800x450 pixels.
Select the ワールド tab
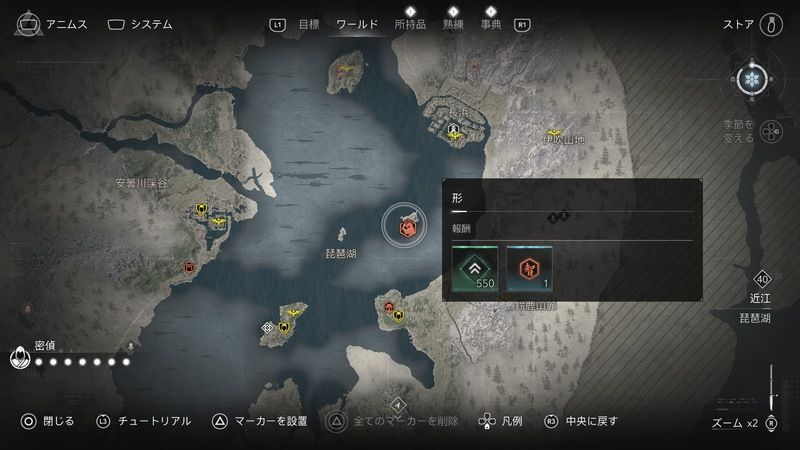point(357,24)
